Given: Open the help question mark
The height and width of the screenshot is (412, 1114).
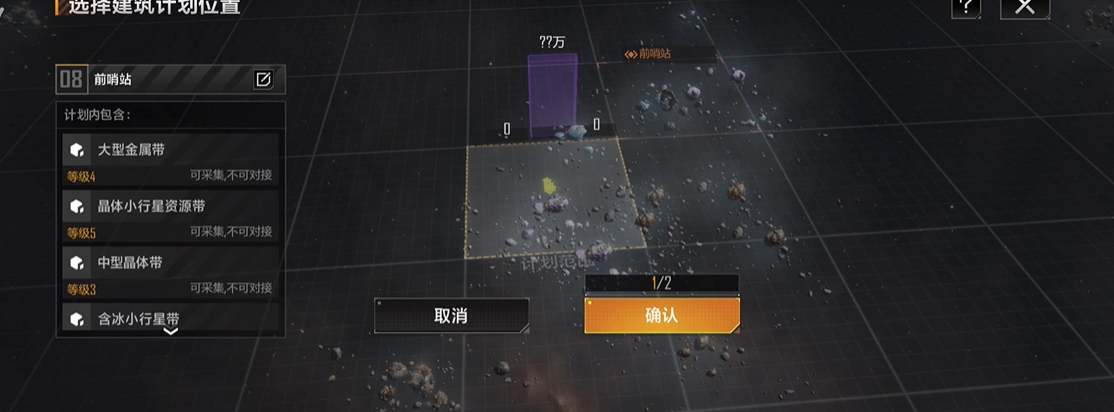Looking at the screenshot, I should pos(966,7).
